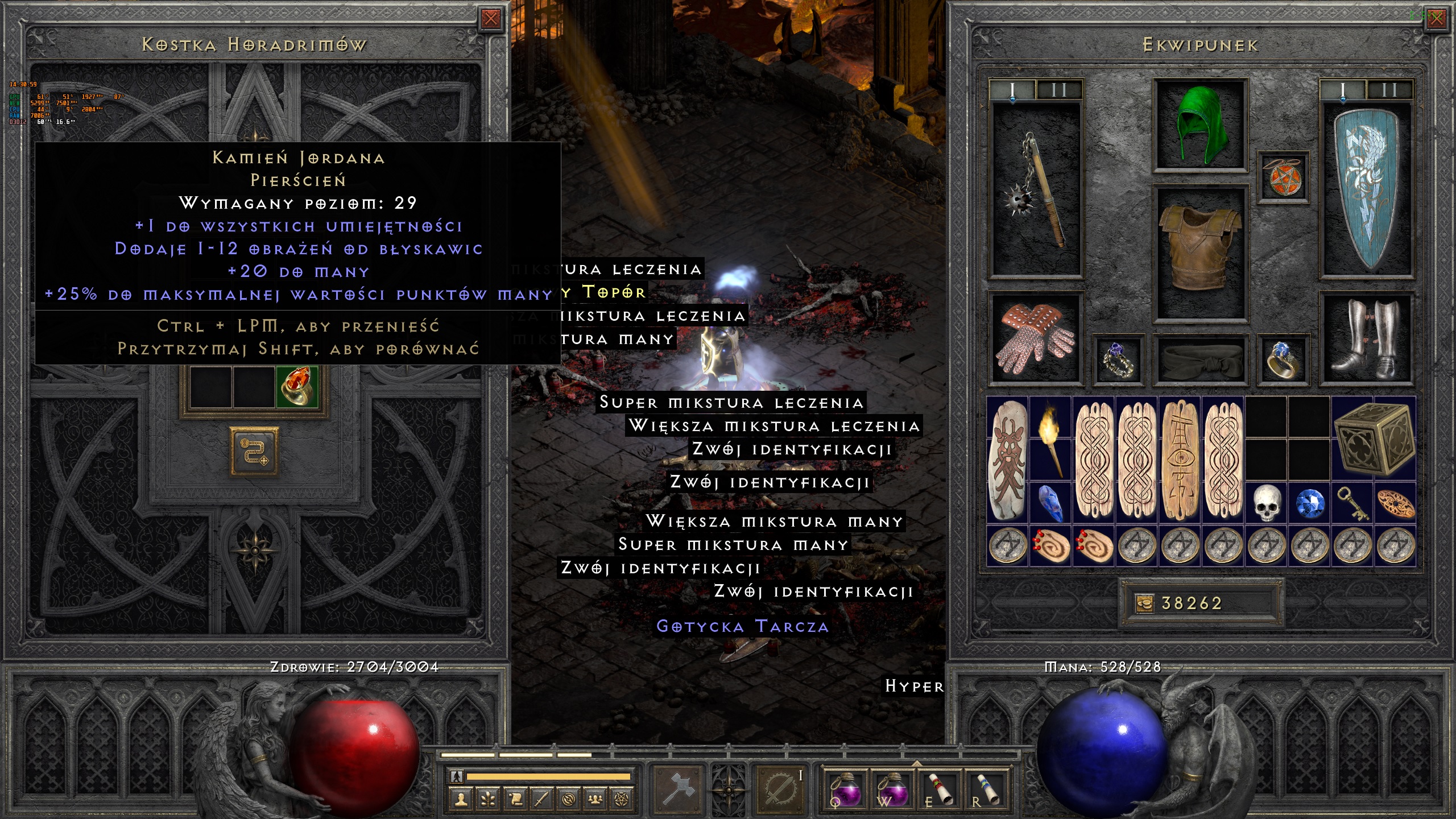Toggle run/walk mode
Screen dimensions: 1456x819
[x=456, y=777]
